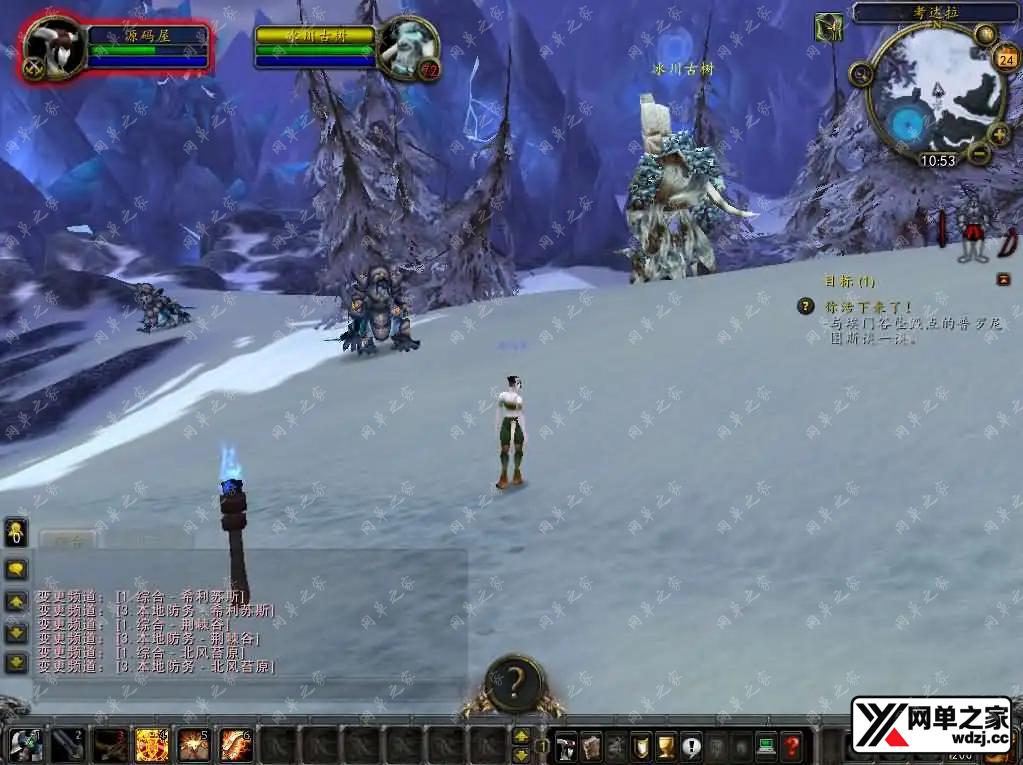Zoom out on the minimap
Image resolution: width=1023 pixels, height=765 pixels.
[x=979, y=153]
